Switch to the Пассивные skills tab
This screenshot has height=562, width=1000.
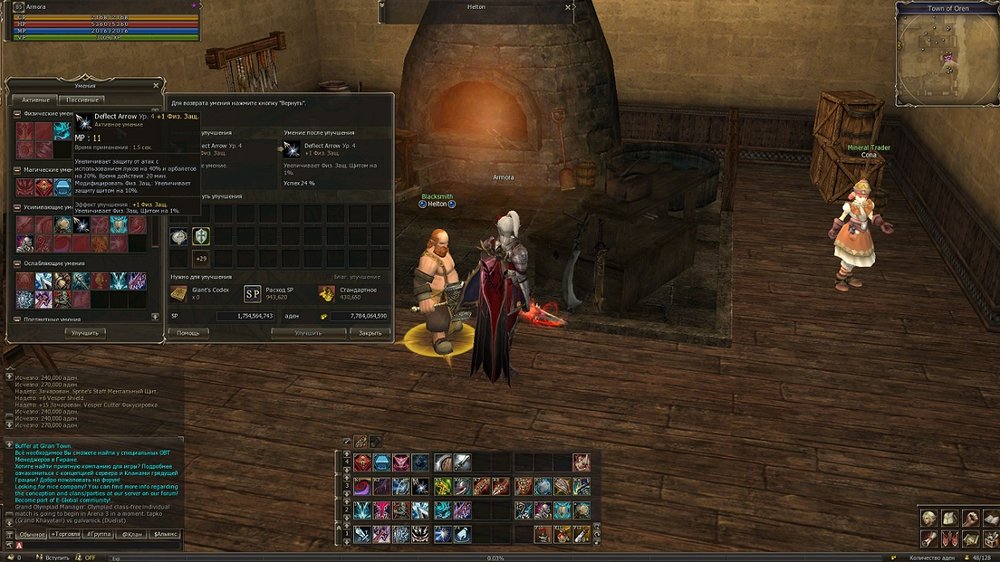(81, 100)
